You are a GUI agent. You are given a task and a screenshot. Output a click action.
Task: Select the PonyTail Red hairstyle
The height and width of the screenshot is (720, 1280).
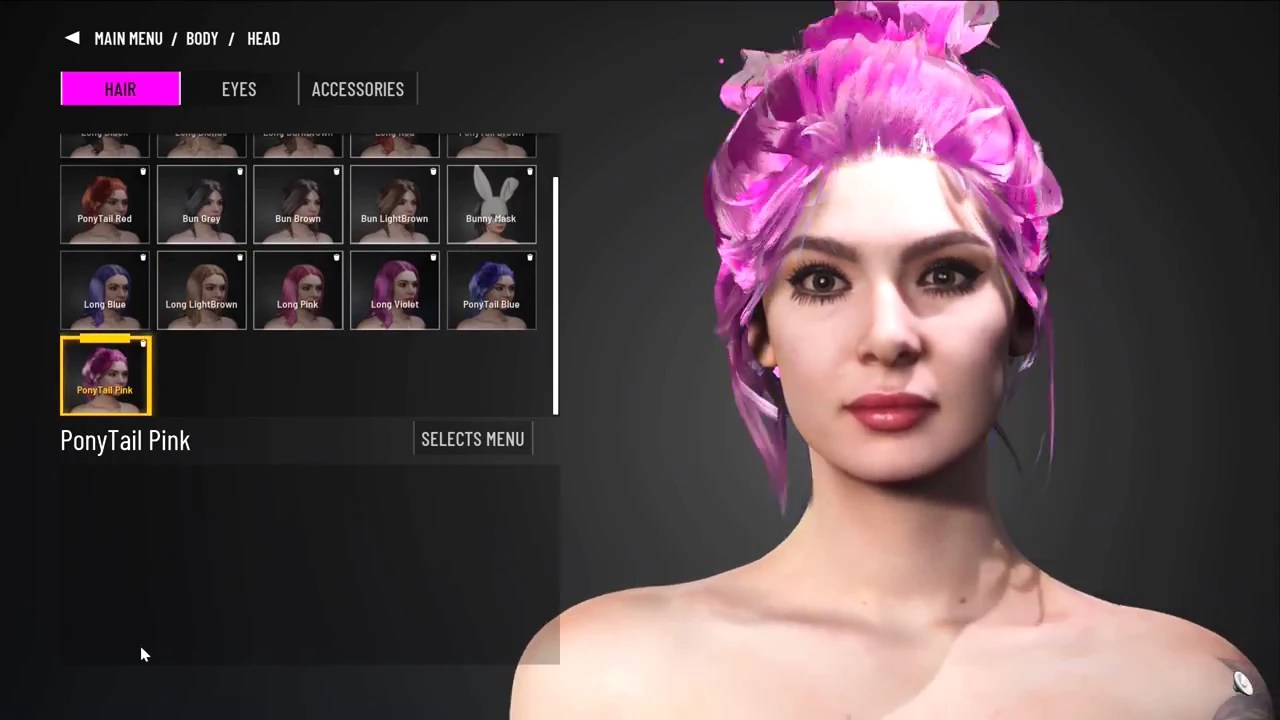pyautogui.click(x=105, y=205)
